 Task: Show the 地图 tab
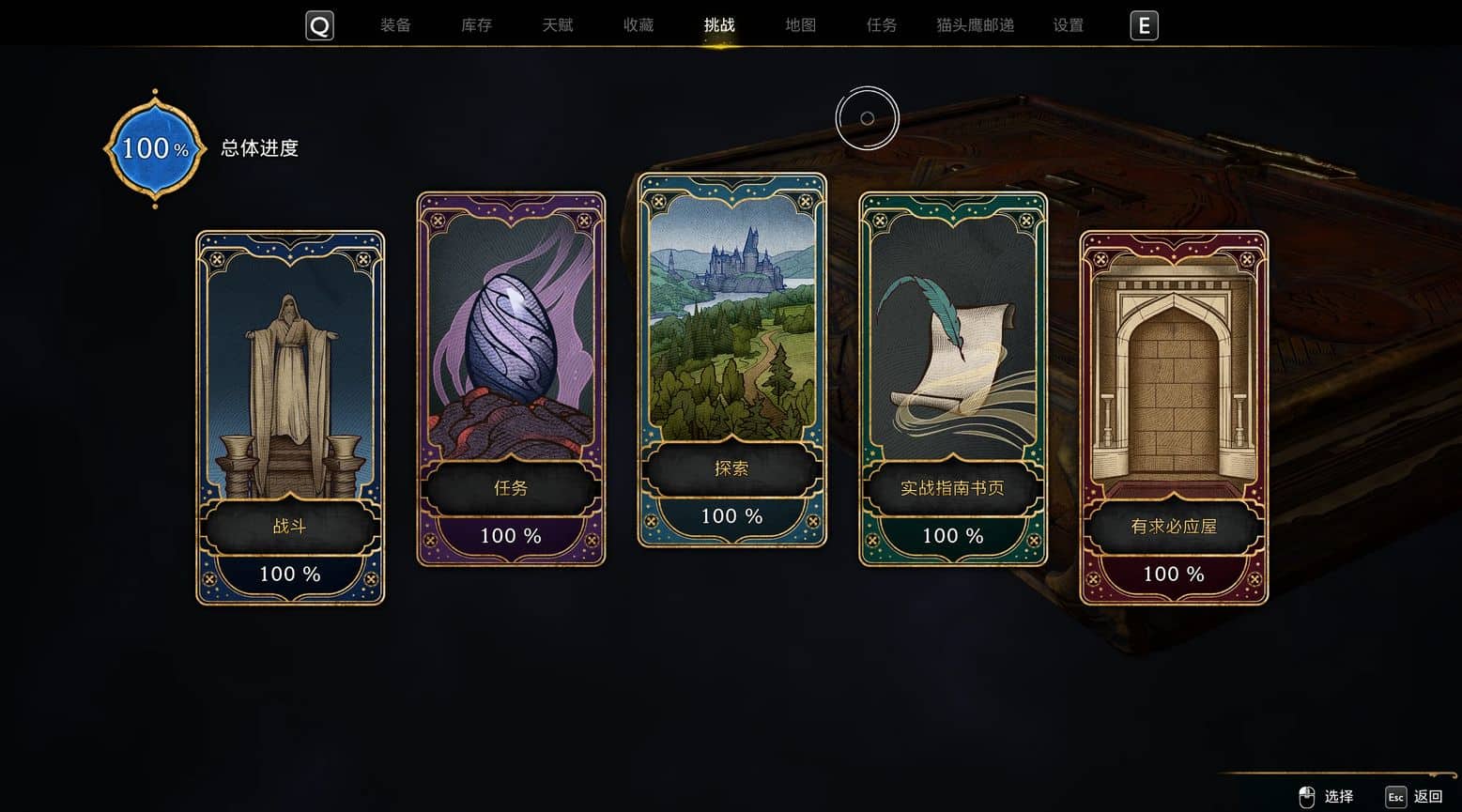pyautogui.click(x=800, y=25)
